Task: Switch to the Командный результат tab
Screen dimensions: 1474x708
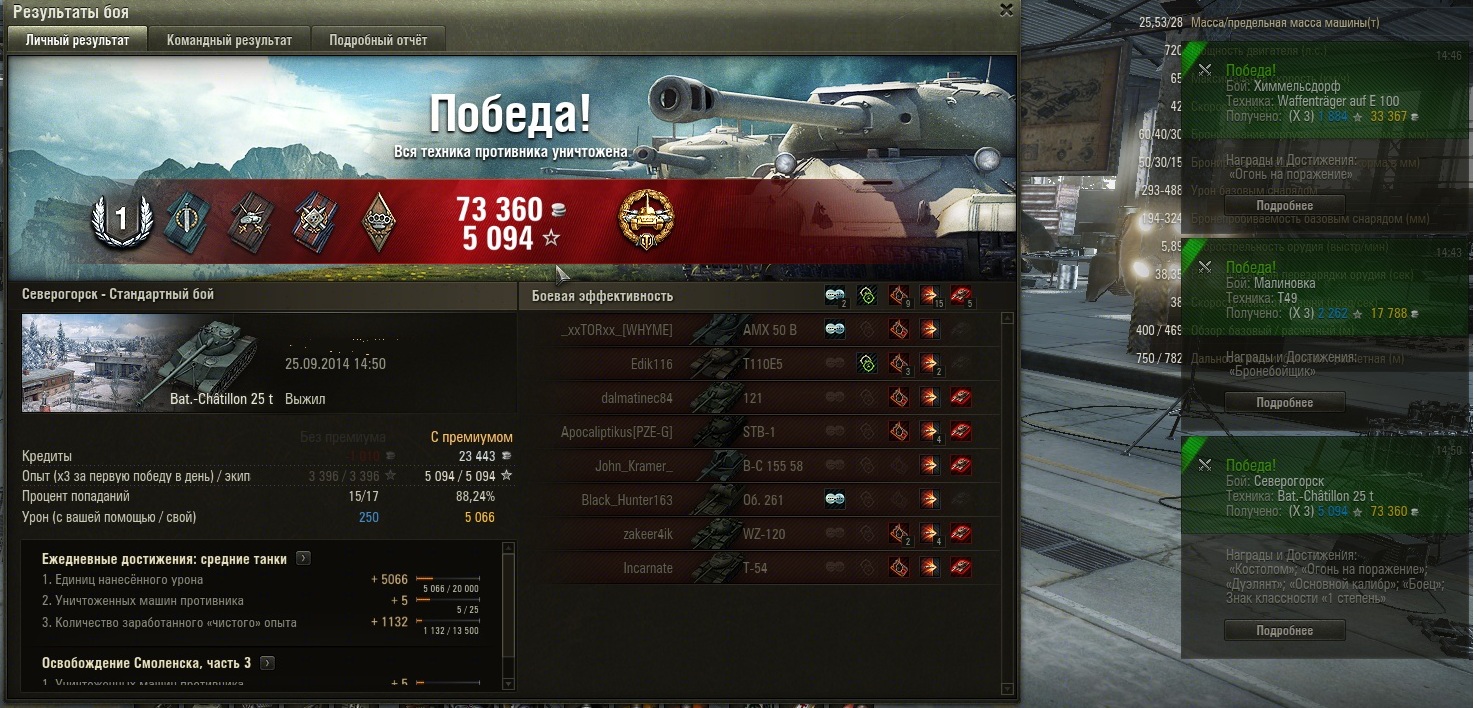Action: (x=229, y=40)
